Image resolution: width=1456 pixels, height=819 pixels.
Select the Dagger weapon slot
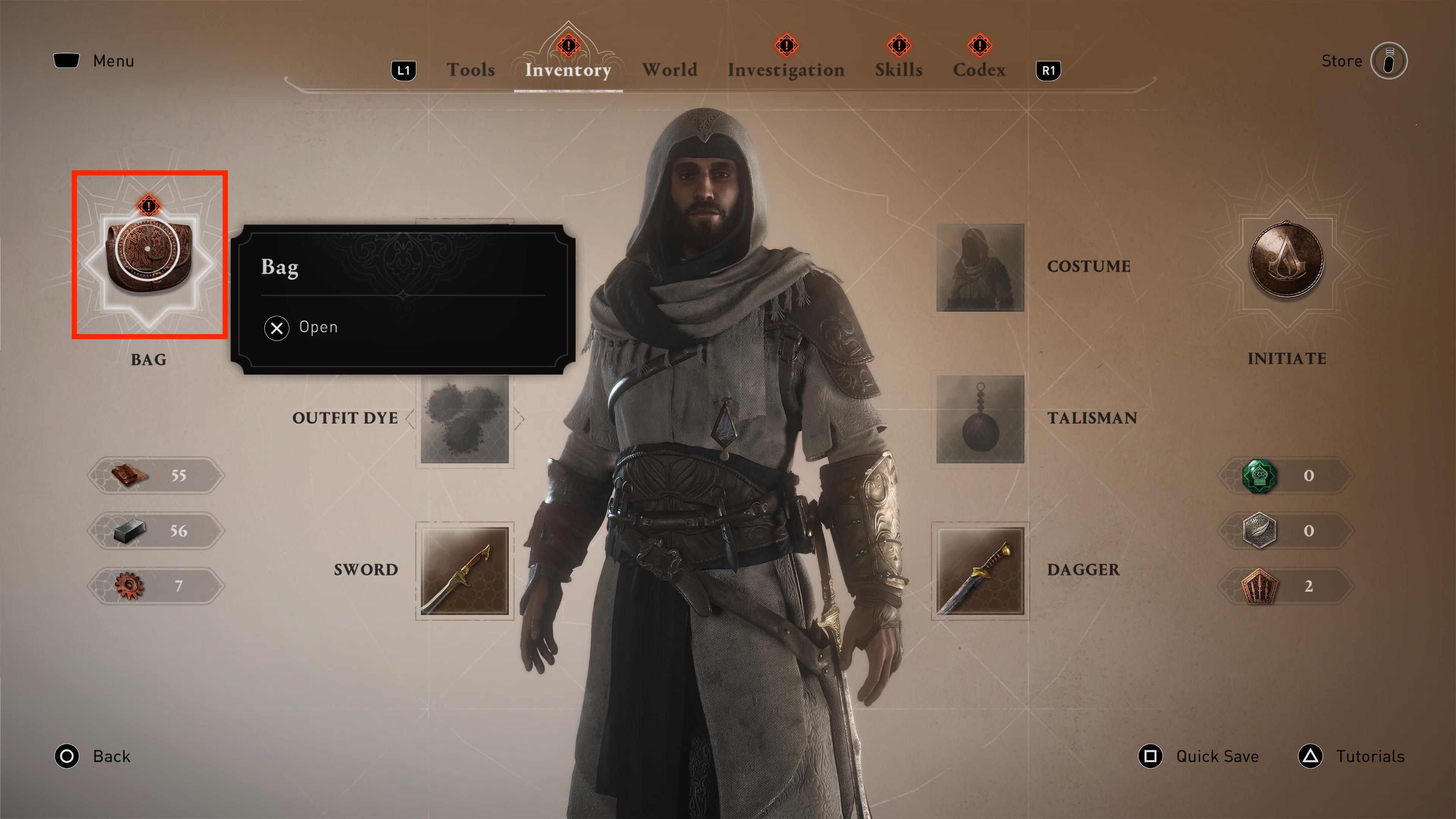(980, 570)
